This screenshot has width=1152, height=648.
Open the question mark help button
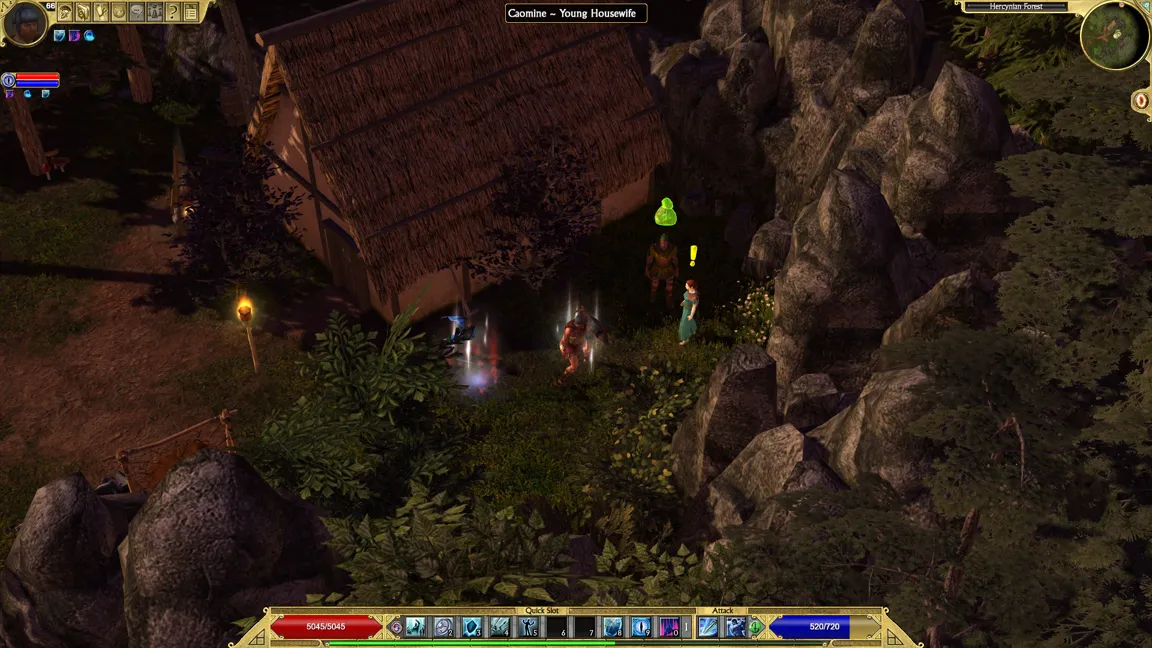(173, 12)
